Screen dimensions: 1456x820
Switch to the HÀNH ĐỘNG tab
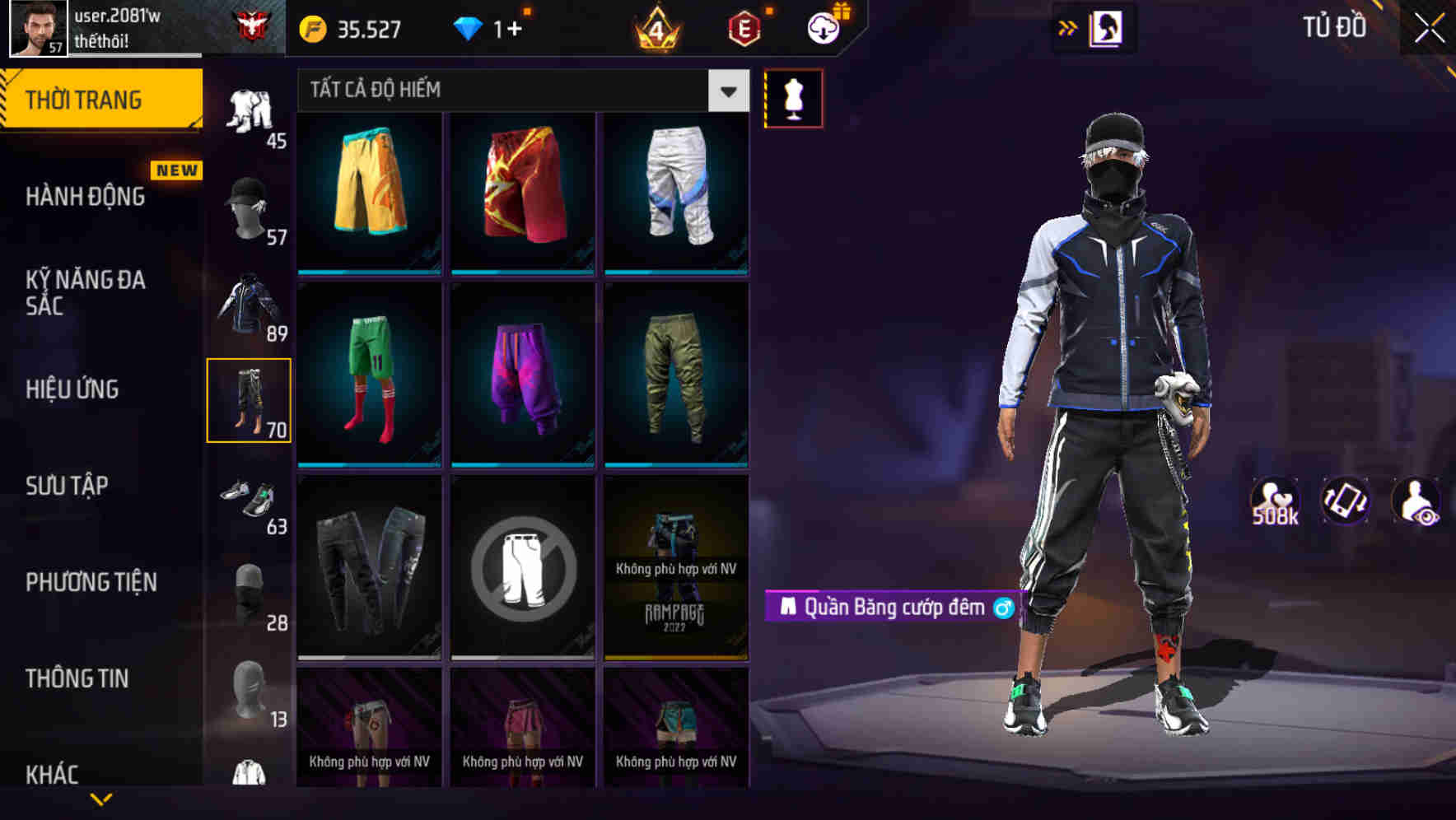pyautogui.click(x=86, y=197)
